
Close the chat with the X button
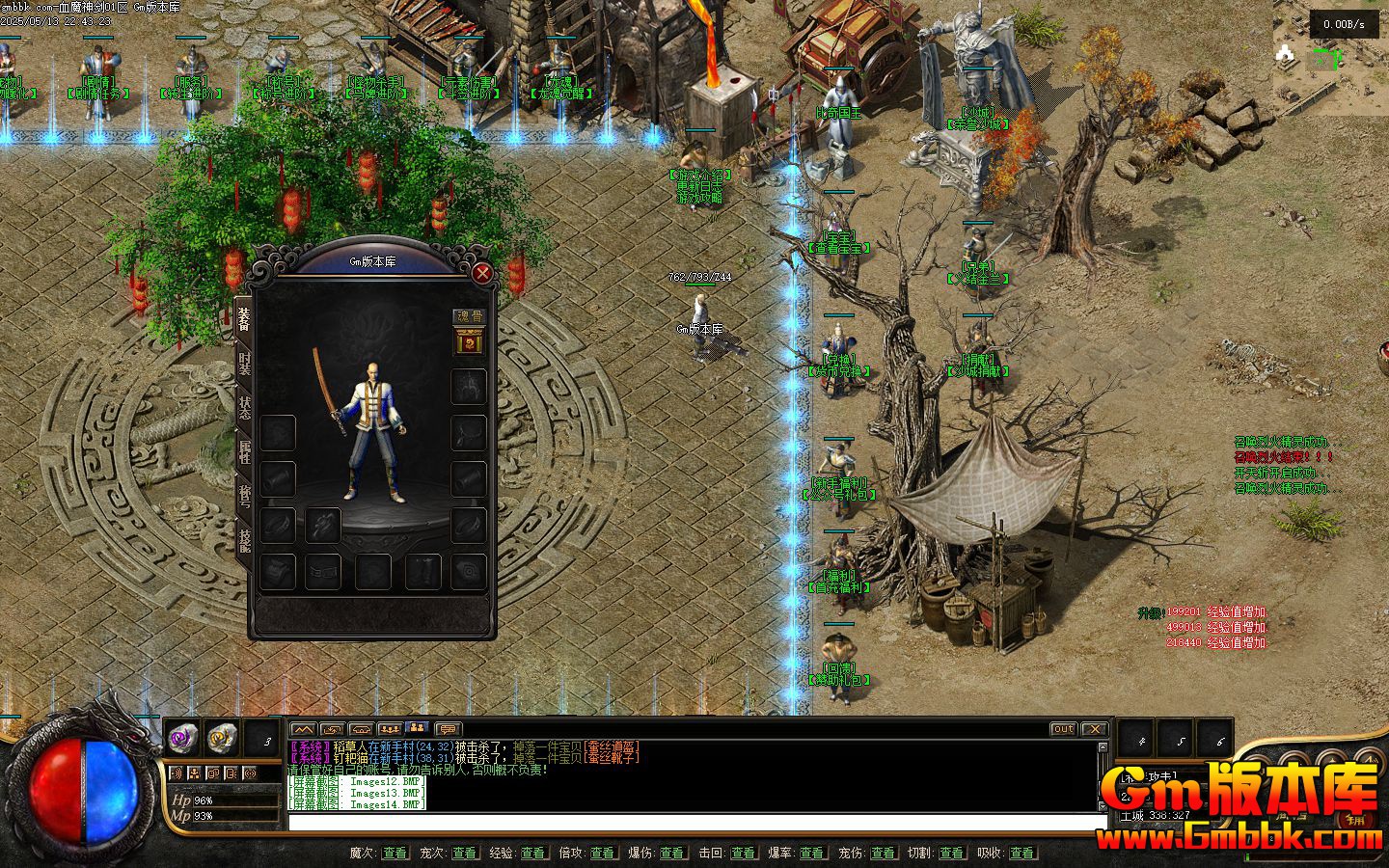1094,729
